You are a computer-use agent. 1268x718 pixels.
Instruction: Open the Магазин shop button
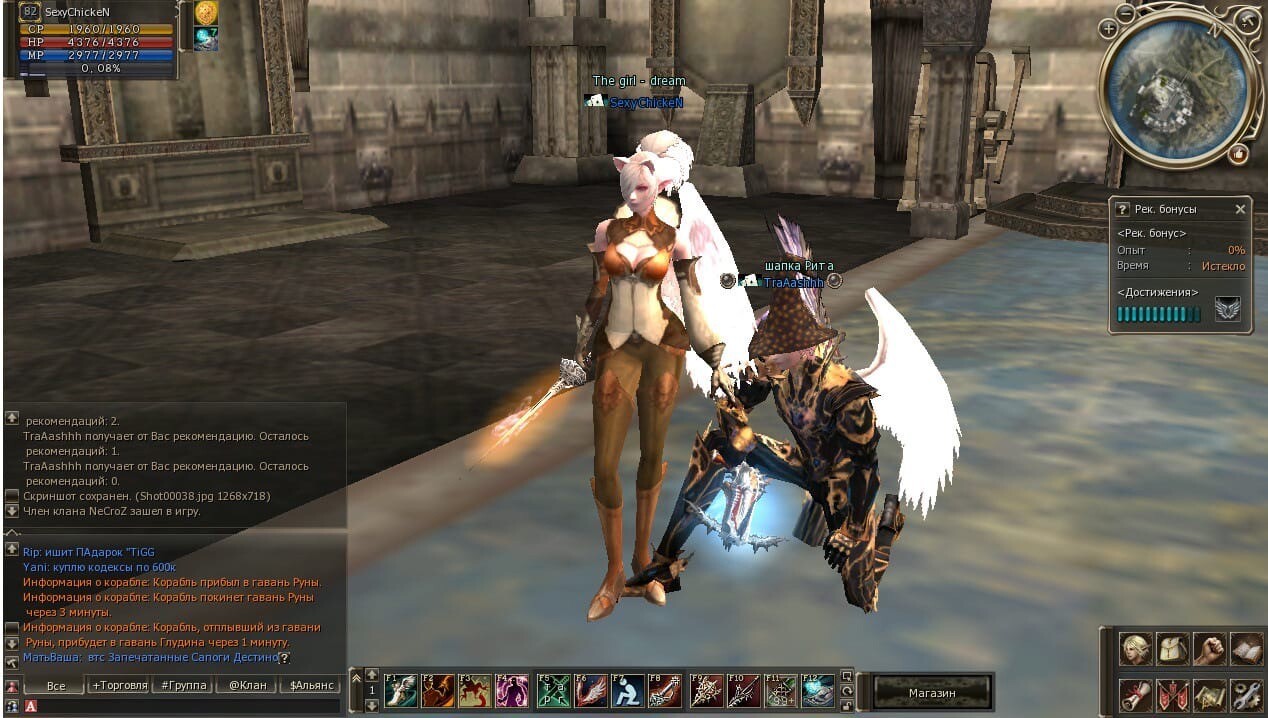tap(931, 692)
